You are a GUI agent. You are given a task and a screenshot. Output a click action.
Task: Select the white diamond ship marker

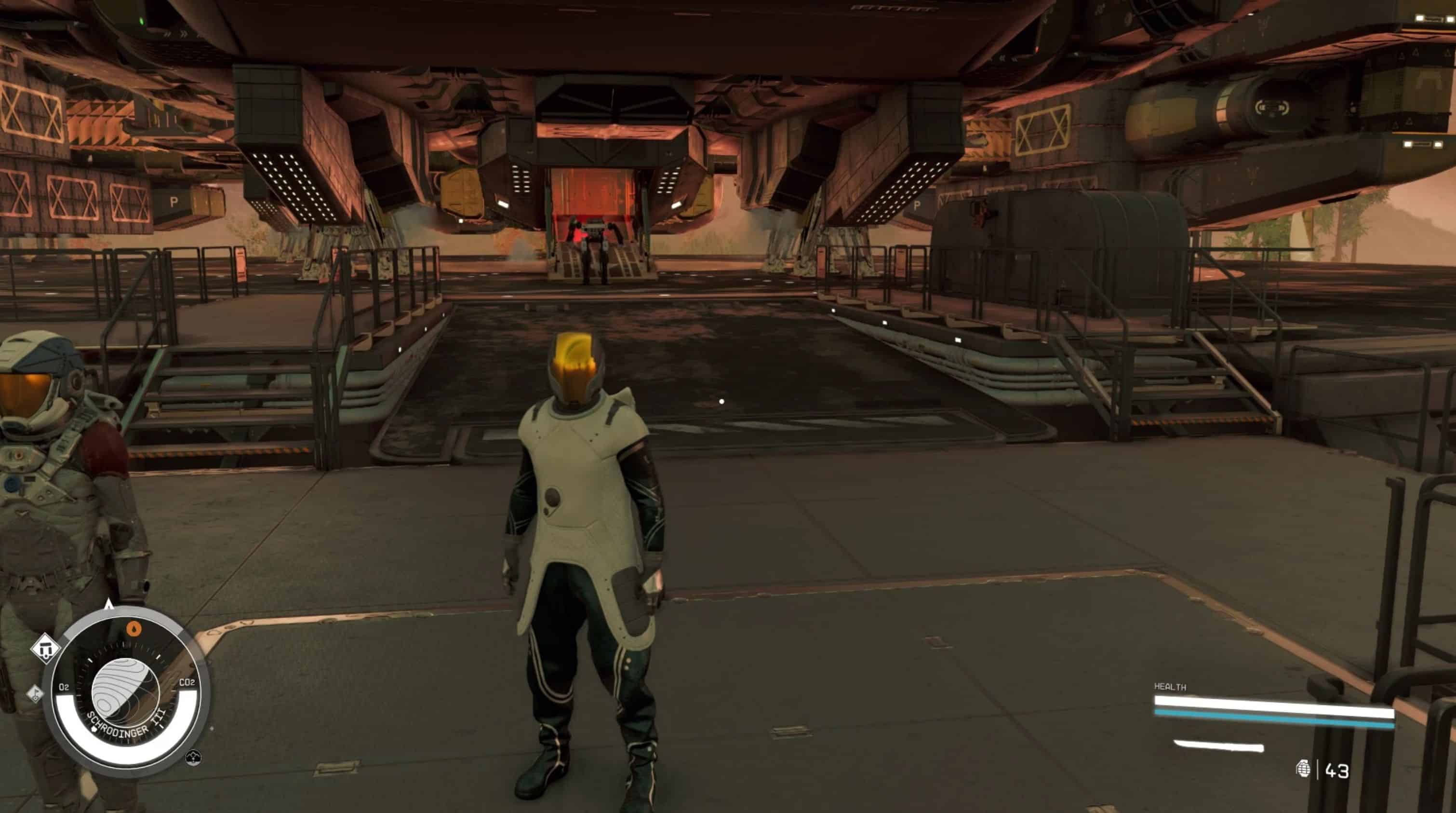coord(46,649)
